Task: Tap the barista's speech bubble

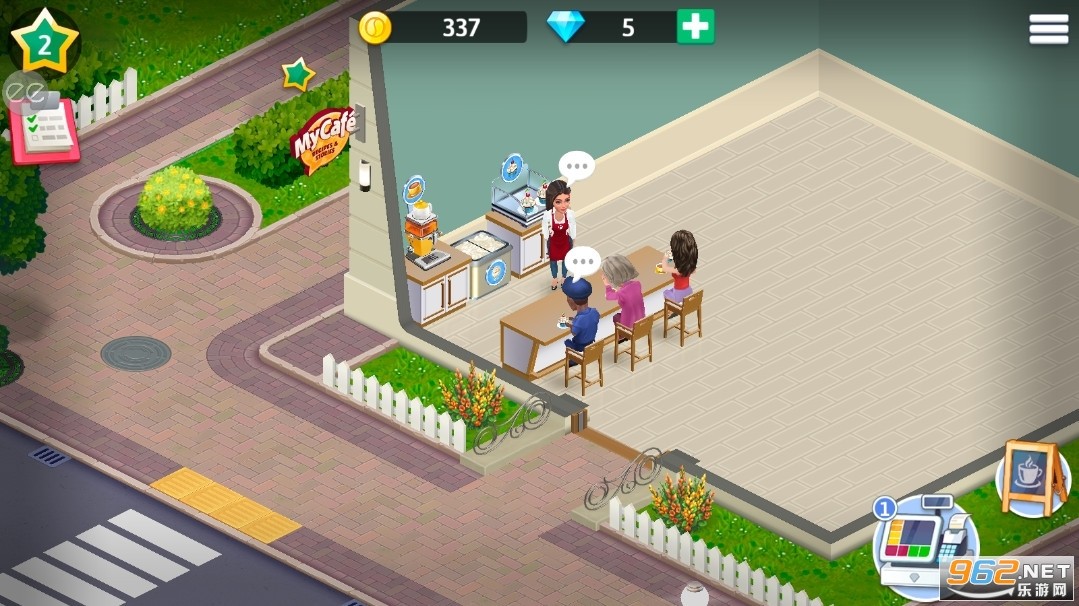Action: point(577,165)
